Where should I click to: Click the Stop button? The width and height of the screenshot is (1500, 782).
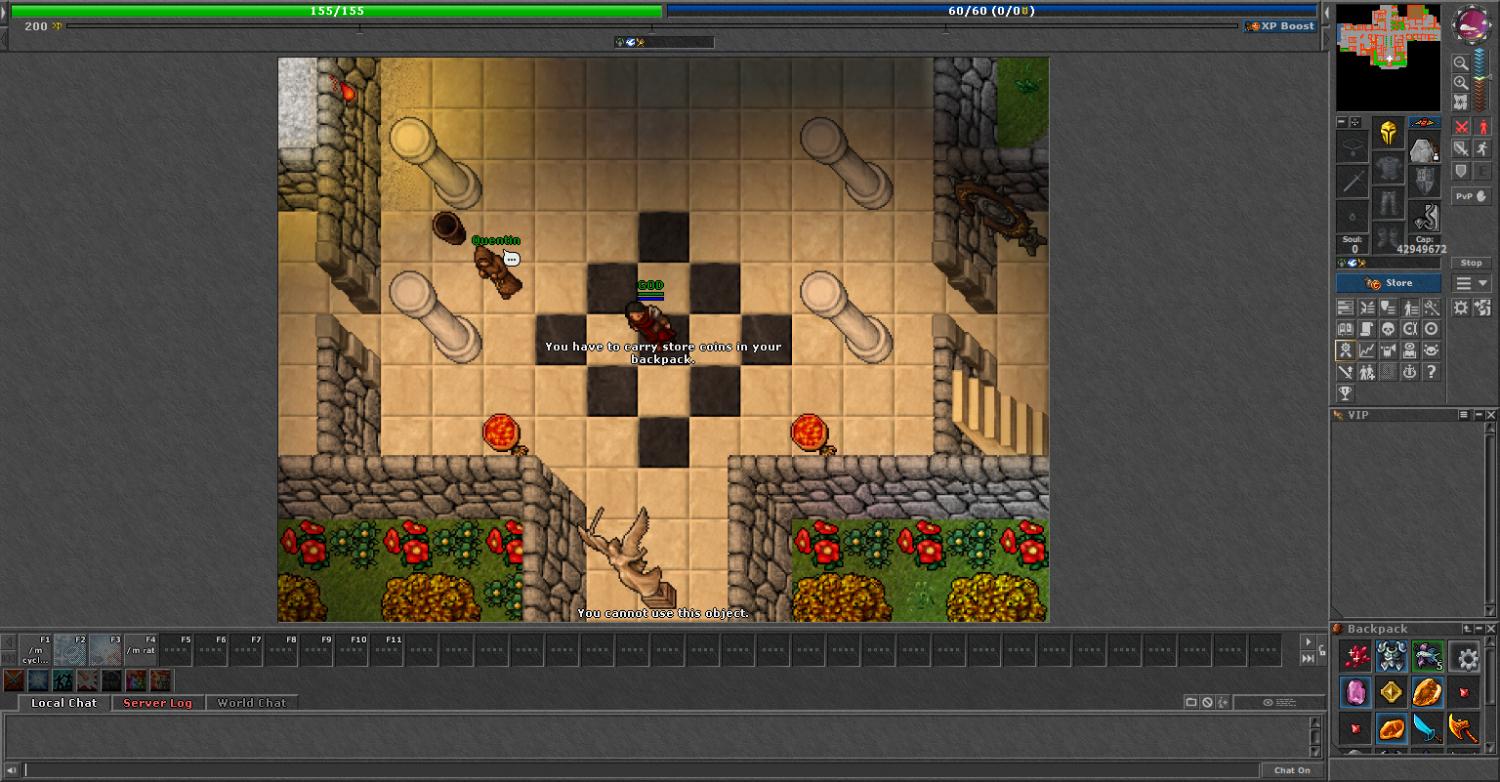pos(1470,263)
